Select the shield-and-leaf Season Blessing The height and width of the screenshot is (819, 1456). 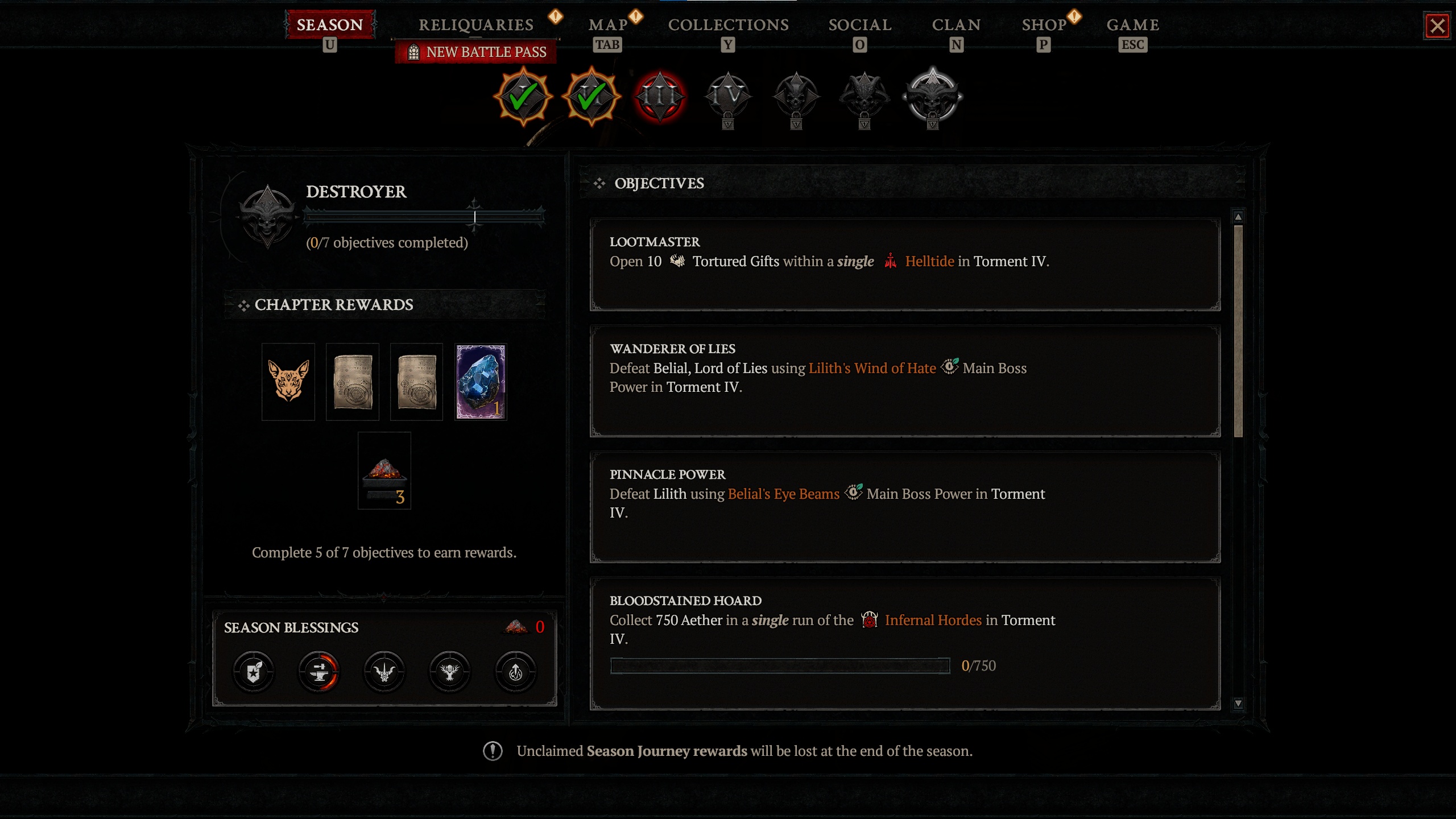[x=253, y=671]
